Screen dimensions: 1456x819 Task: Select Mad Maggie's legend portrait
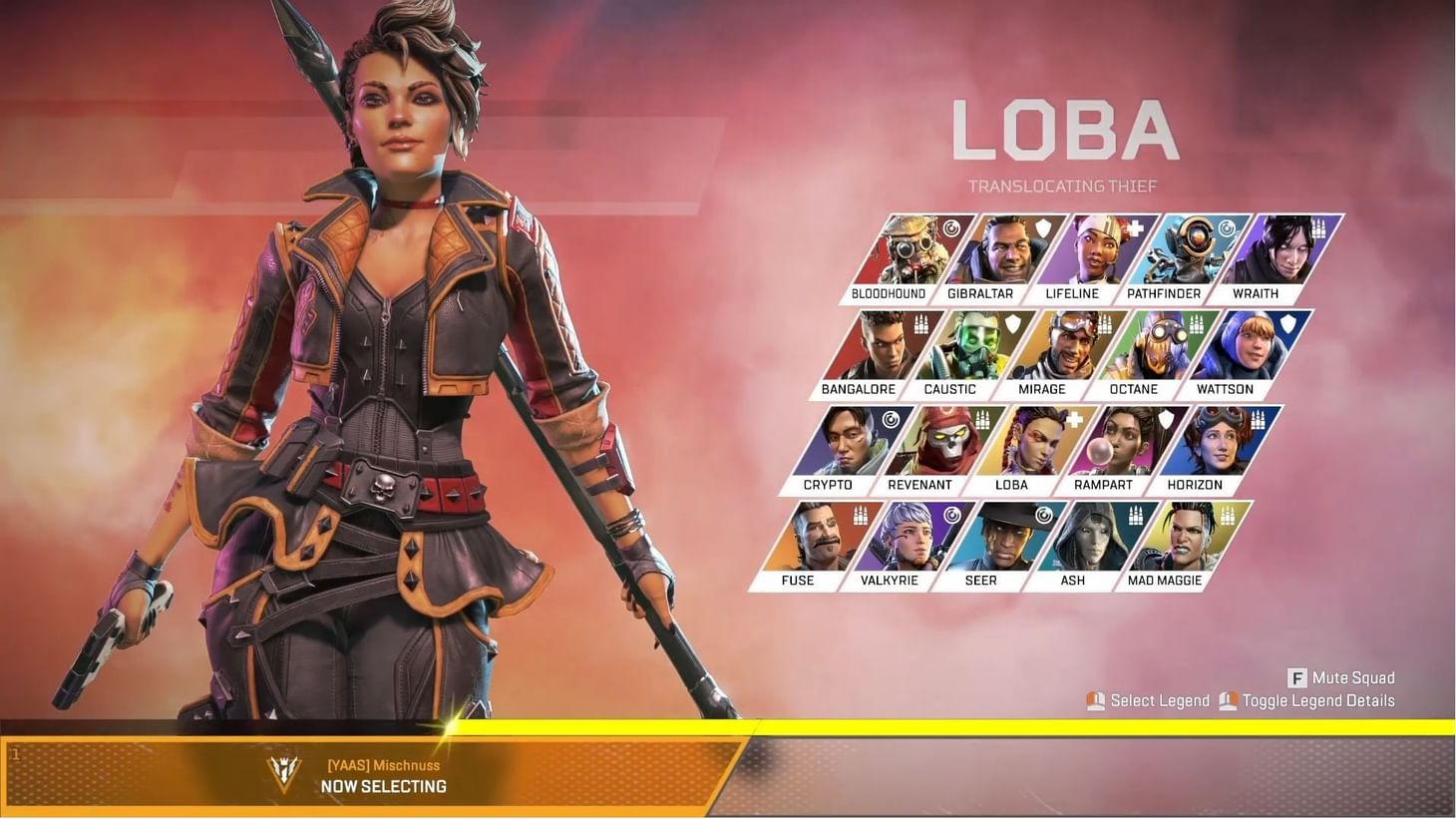pos(1187,539)
